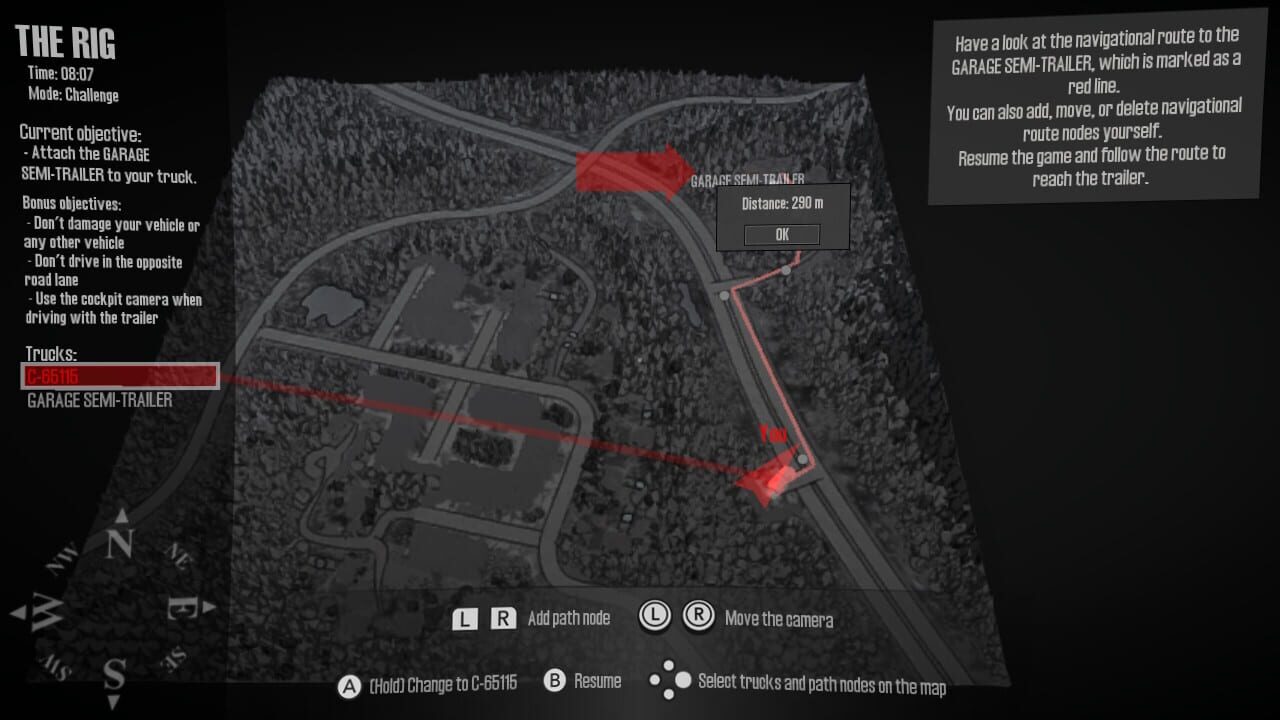The height and width of the screenshot is (720, 1280).
Task: Select the C-65115 truck entry in the Trucks list
Action: (120, 377)
